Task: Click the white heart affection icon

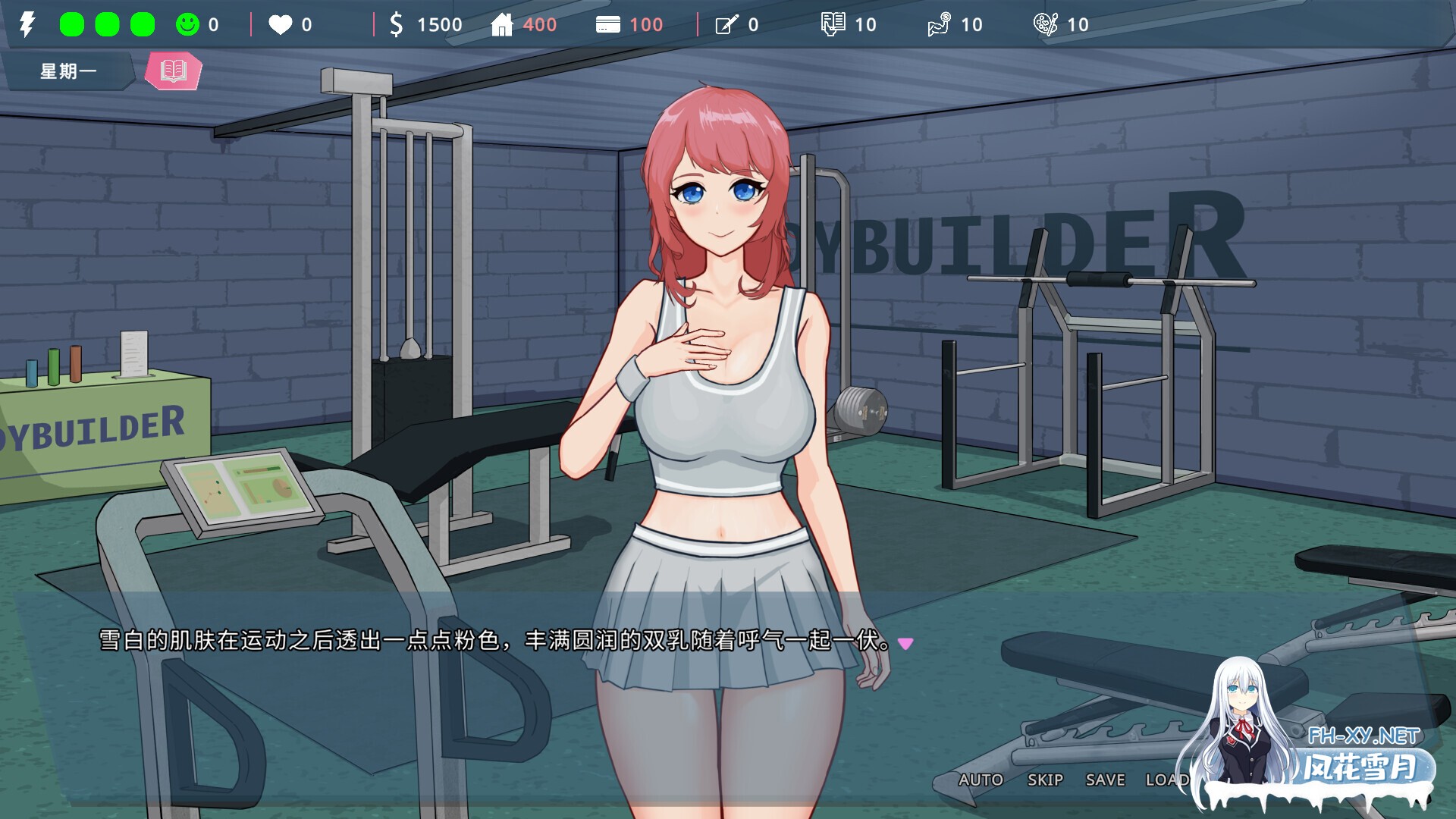Action: tap(281, 24)
